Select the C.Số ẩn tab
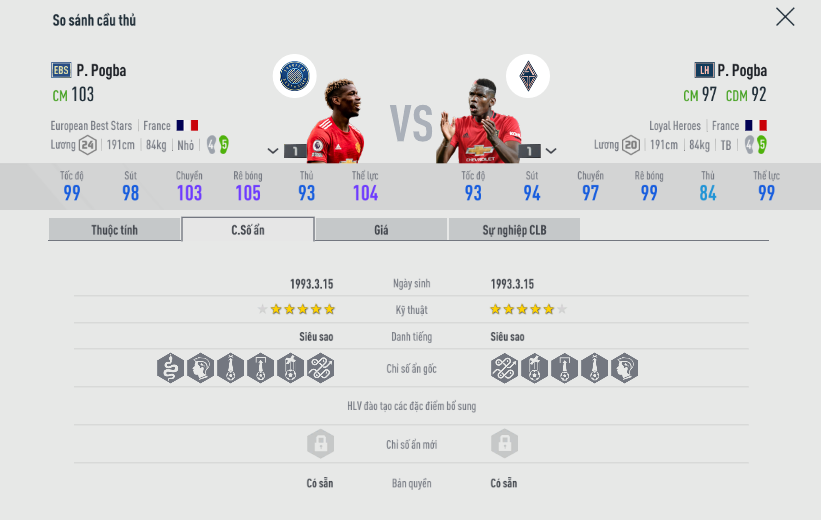The image size is (821, 520). [x=248, y=230]
